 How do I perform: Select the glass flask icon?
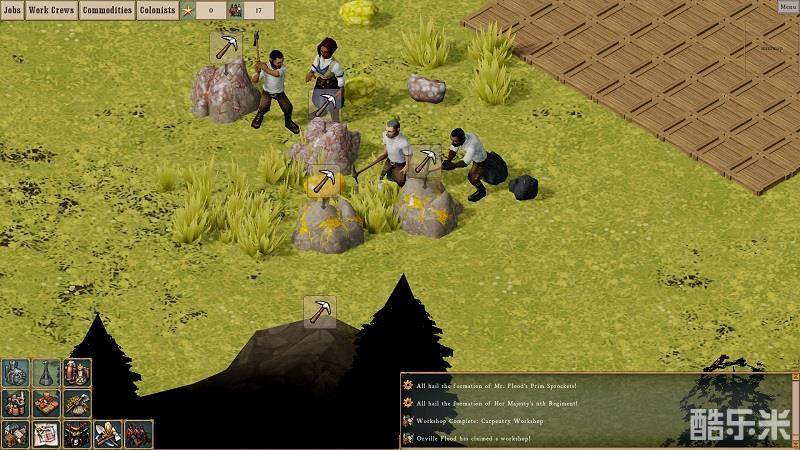(46, 372)
